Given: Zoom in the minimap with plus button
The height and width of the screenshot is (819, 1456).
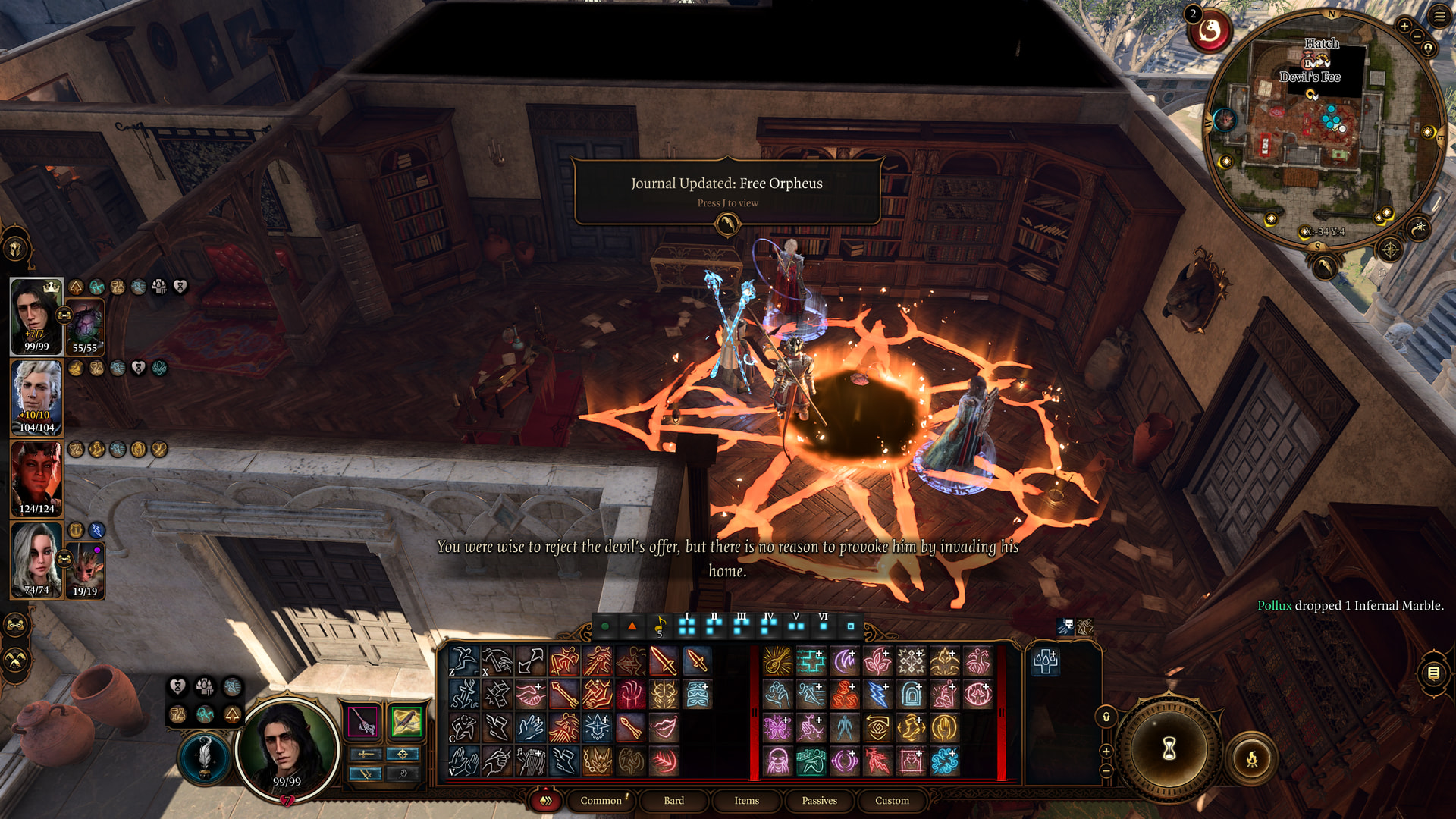Looking at the screenshot, I should pos(1404,26).
